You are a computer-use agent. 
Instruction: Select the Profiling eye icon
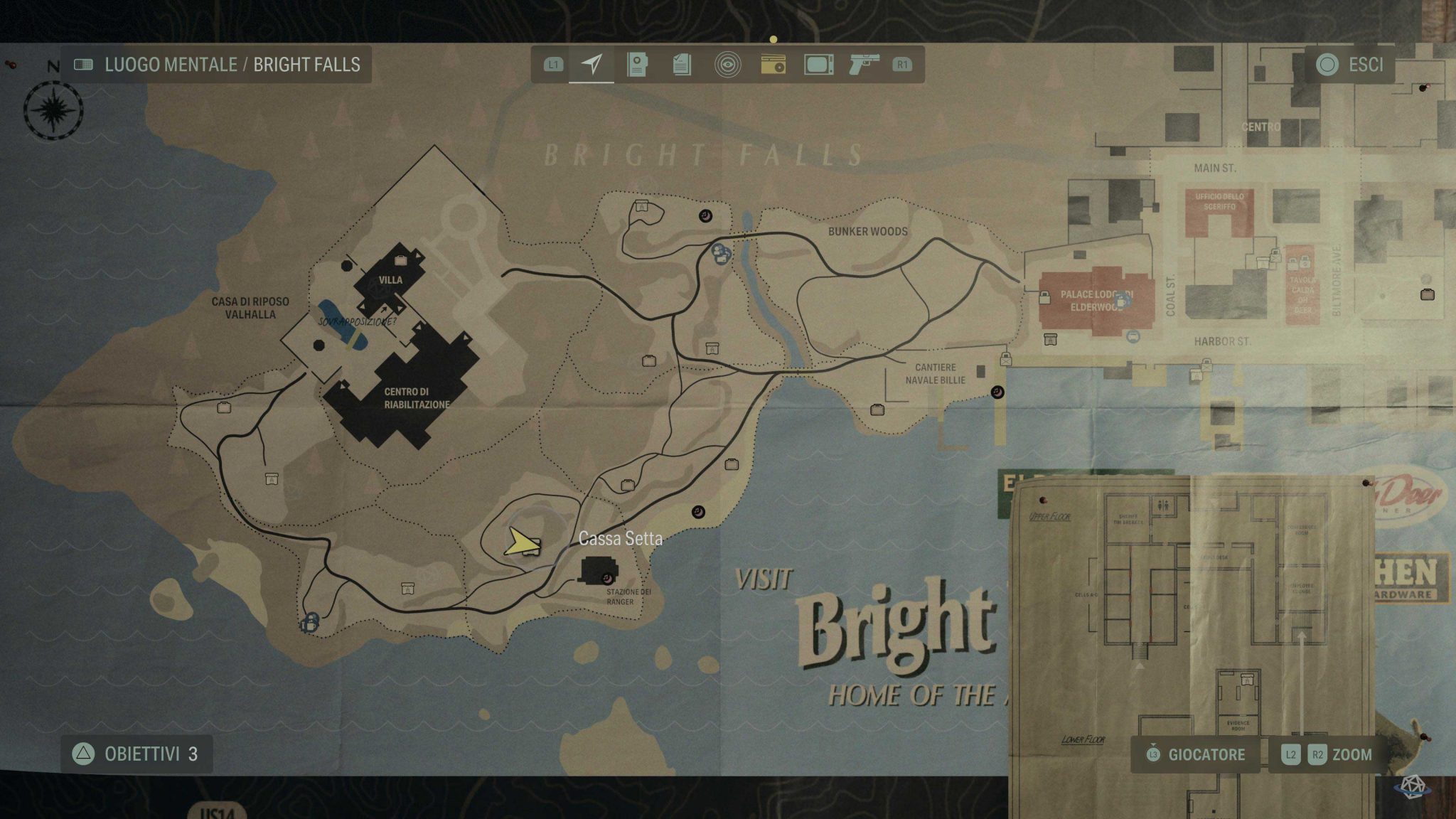[x=729, y=65]
